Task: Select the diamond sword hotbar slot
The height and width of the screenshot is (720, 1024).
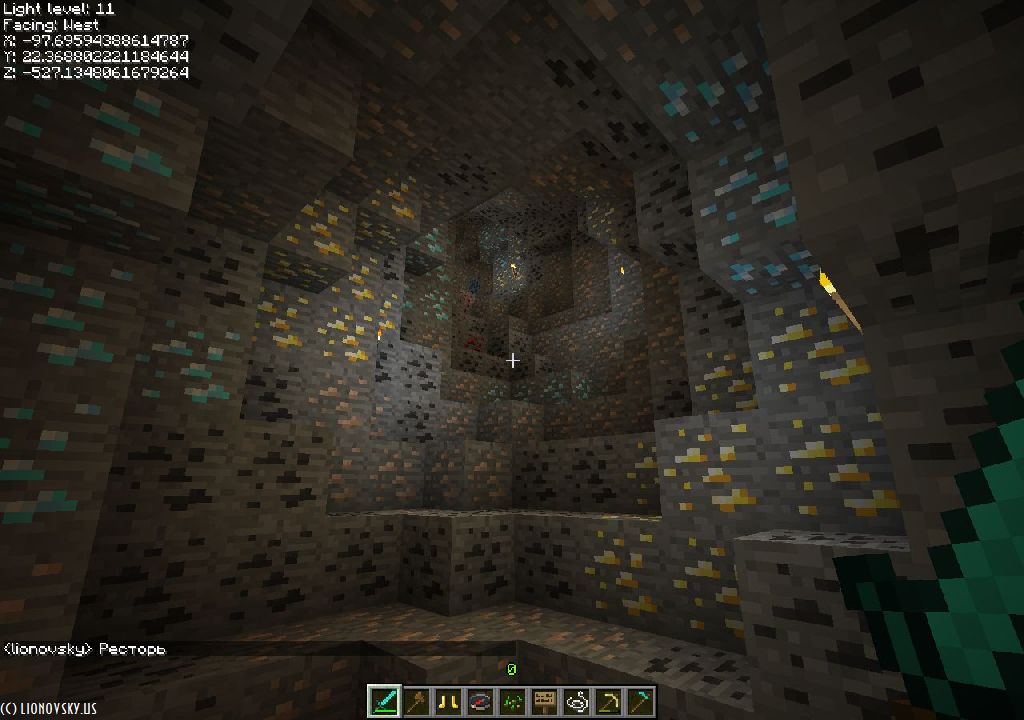Action: pyautogui.click(x=384, y=701)
